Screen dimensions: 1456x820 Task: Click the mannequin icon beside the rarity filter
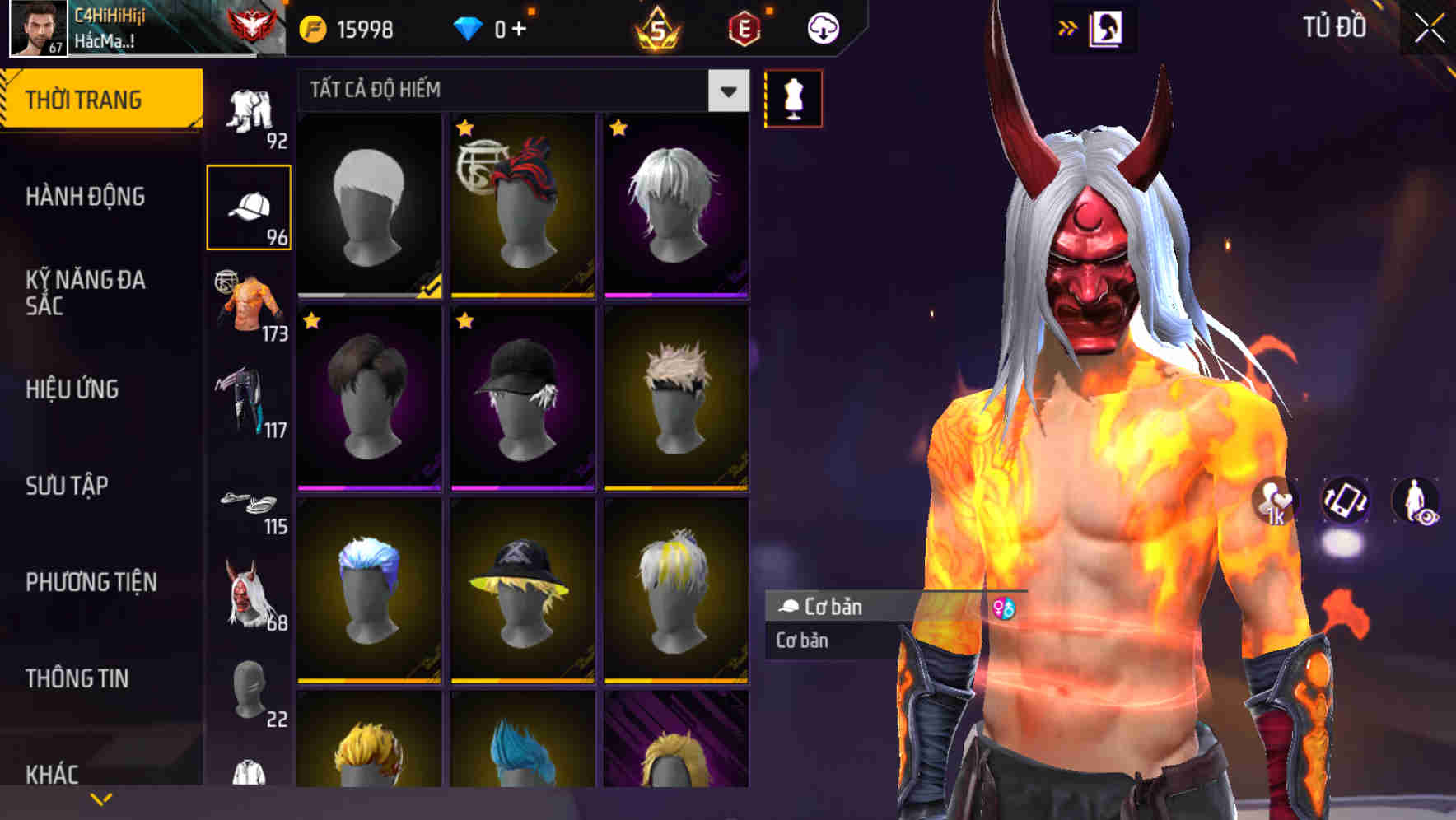793,98
